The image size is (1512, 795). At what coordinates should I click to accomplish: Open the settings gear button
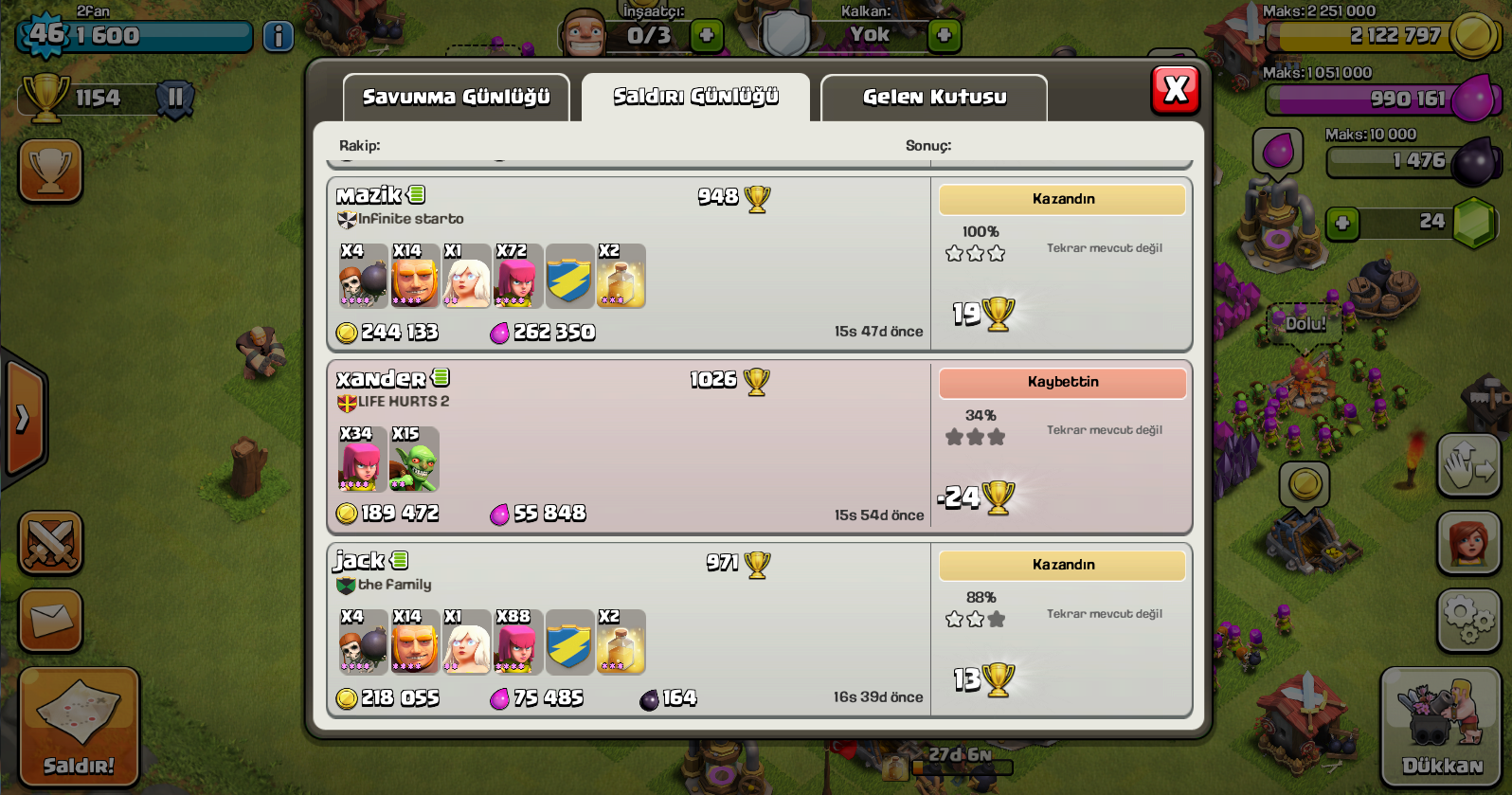[1468, 621]
